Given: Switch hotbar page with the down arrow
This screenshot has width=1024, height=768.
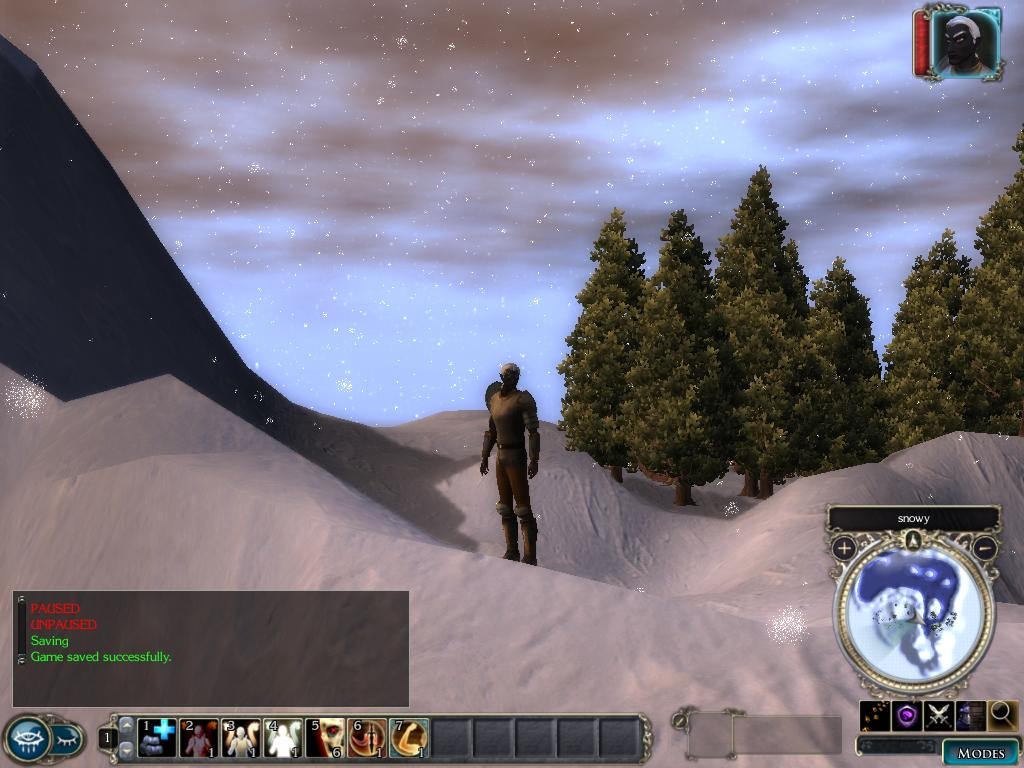Looking at the screenshot, I should 126,749.
